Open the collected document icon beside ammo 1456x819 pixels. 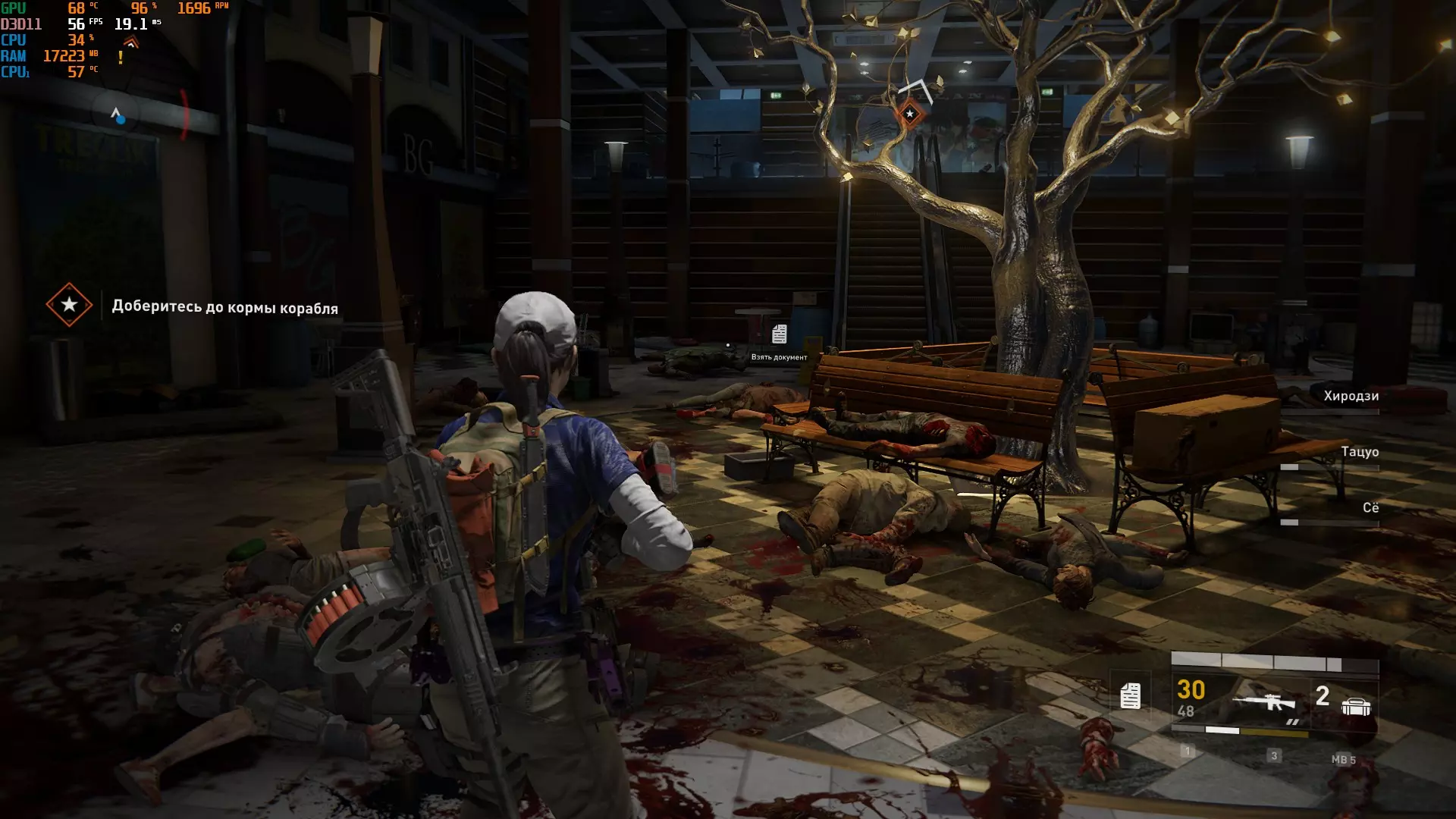coord(1130,695)
